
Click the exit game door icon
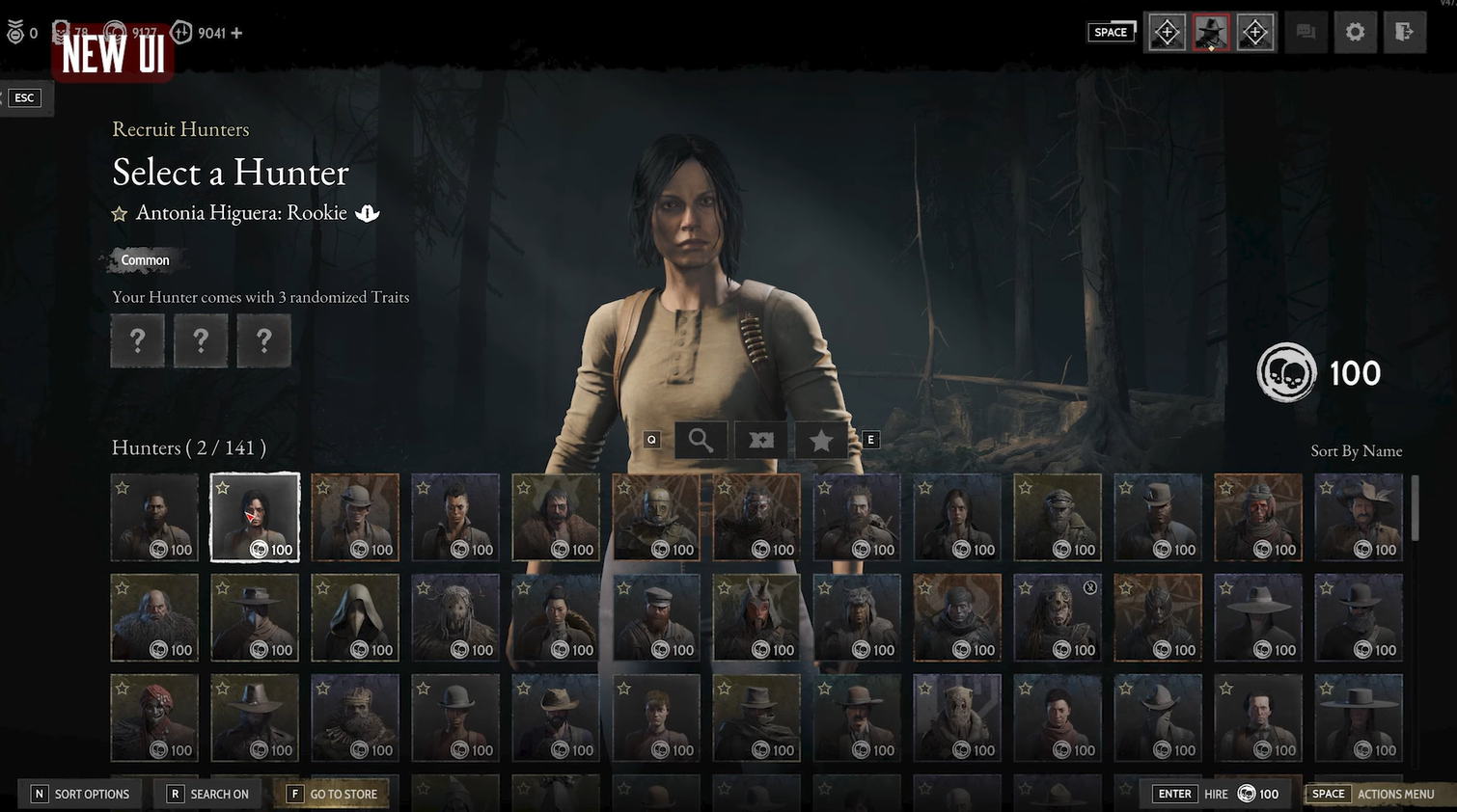(1404, 33)
